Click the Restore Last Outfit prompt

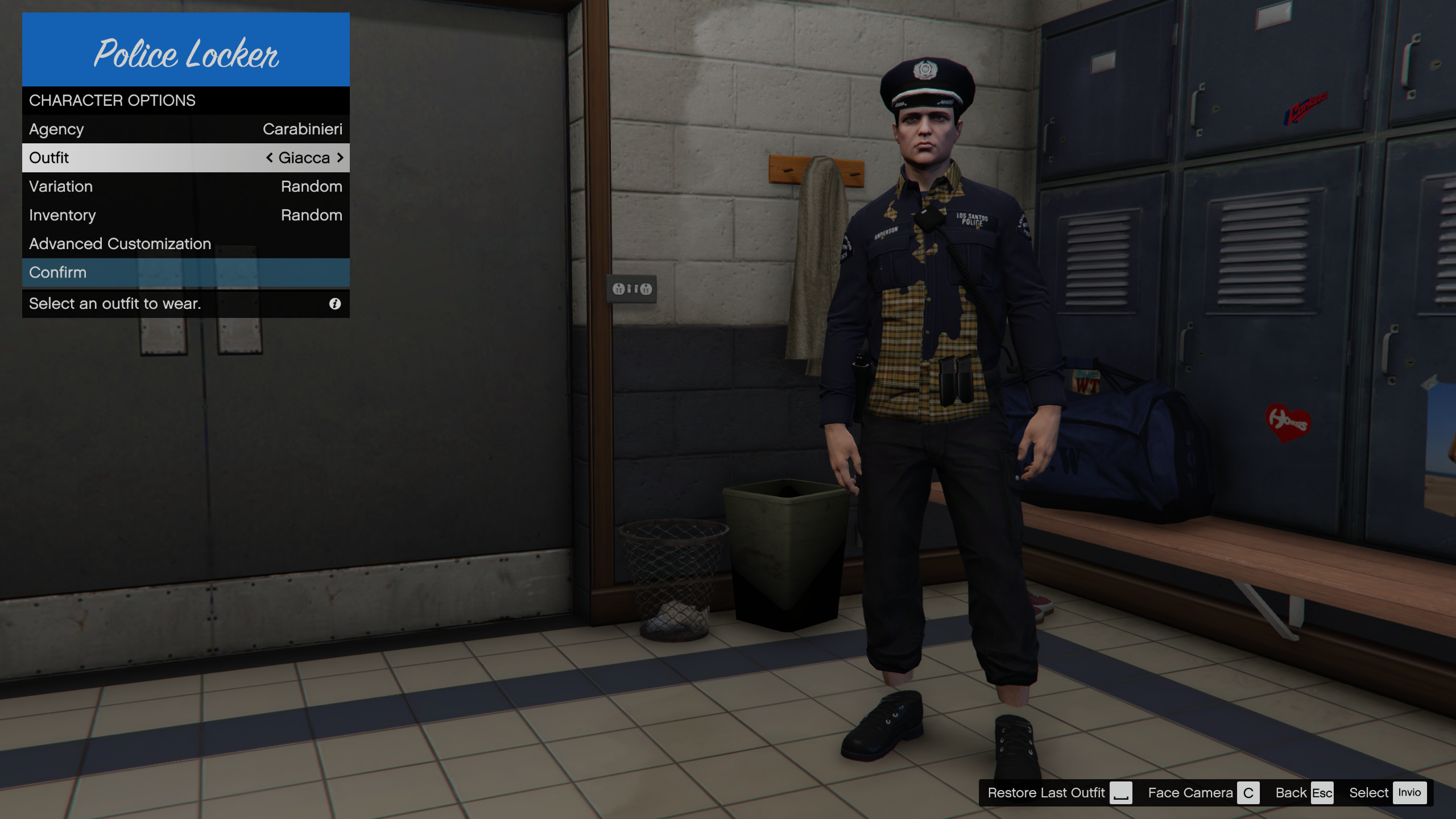[1059, 793]
